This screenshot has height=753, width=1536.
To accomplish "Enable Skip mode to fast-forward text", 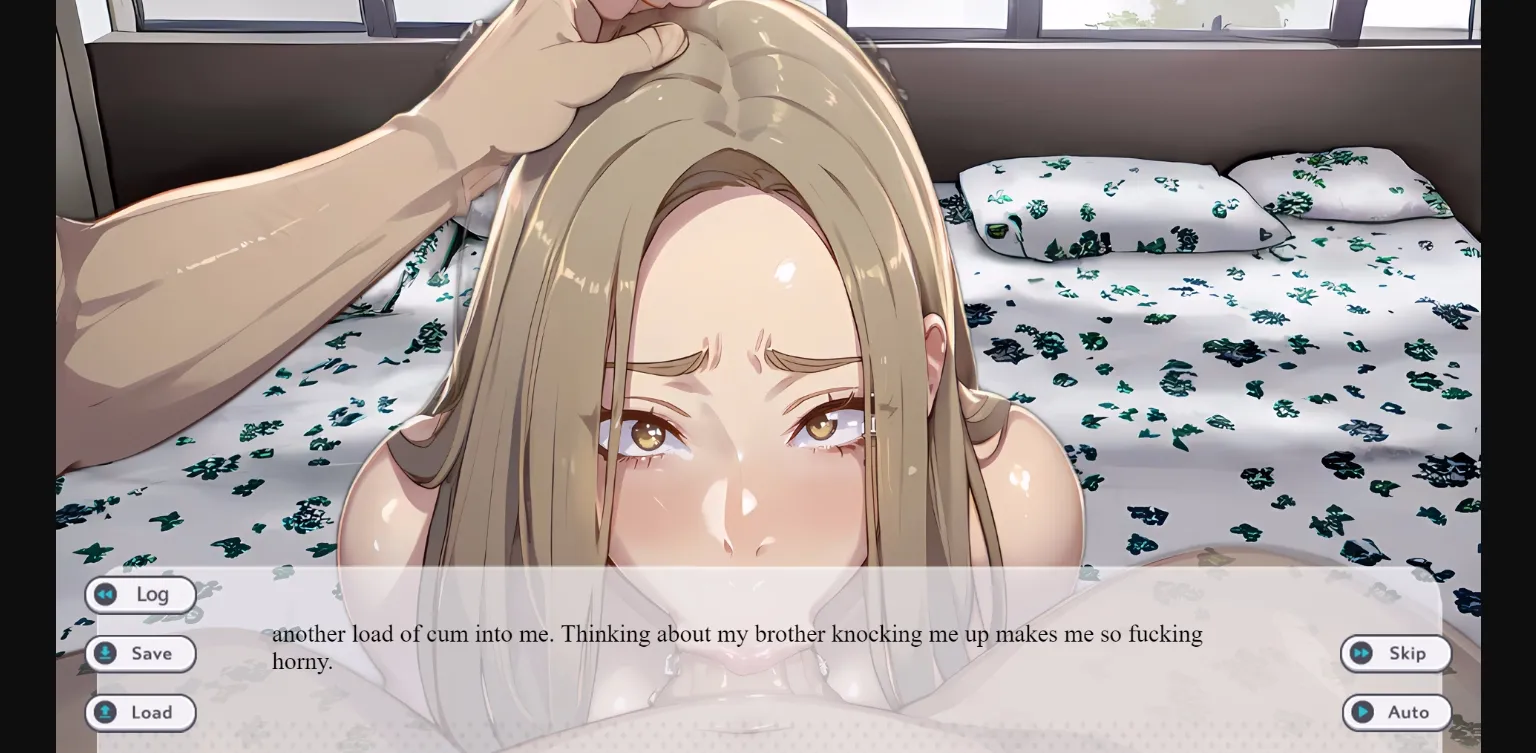I will click(1396, 653).
